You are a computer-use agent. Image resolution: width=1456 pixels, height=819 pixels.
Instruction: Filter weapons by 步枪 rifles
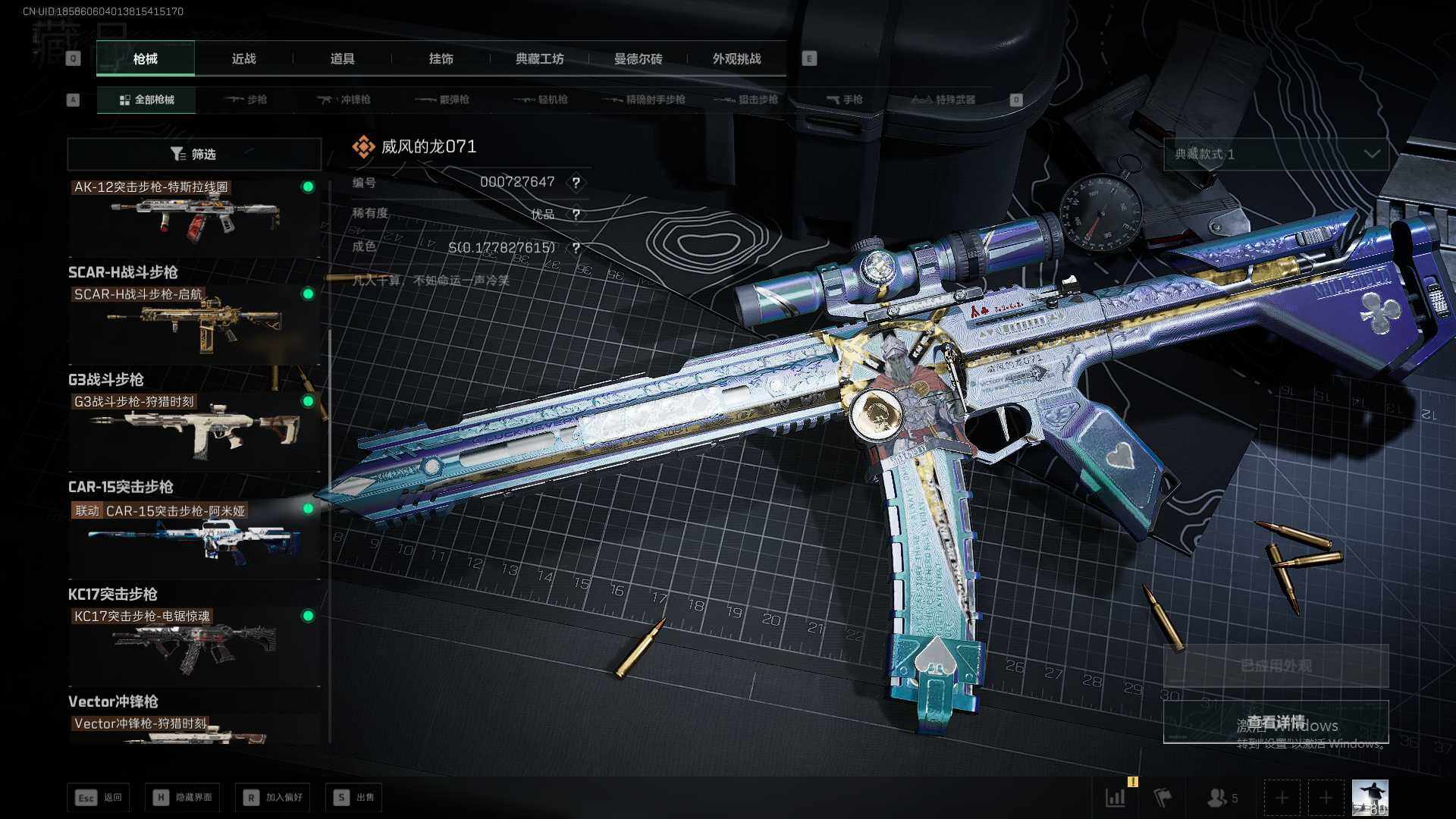246,99
